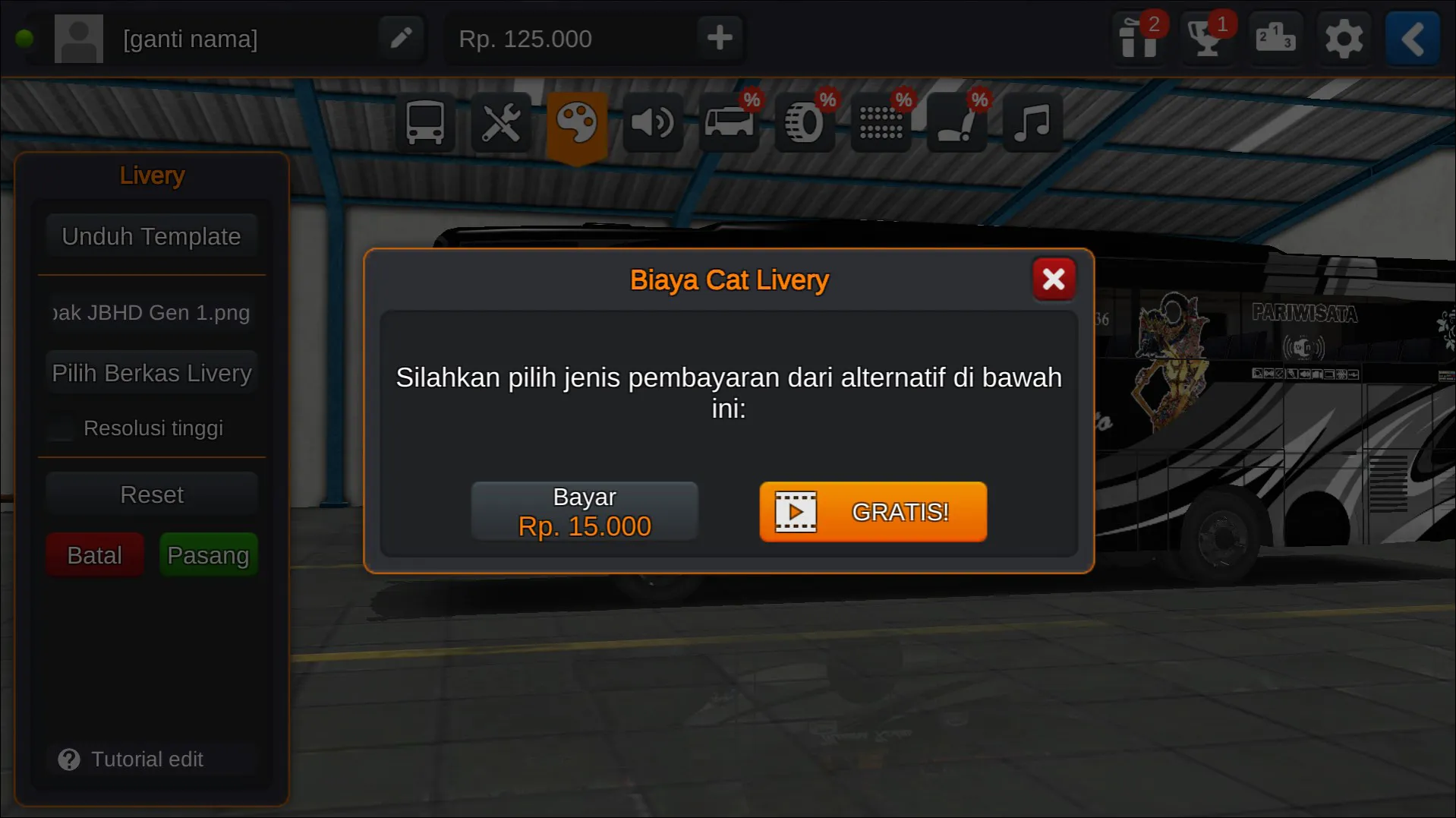The image size is (1456, 818).
Task: Click the Unduh Template button
Action: pyautogui.click(x=150, y=235)
